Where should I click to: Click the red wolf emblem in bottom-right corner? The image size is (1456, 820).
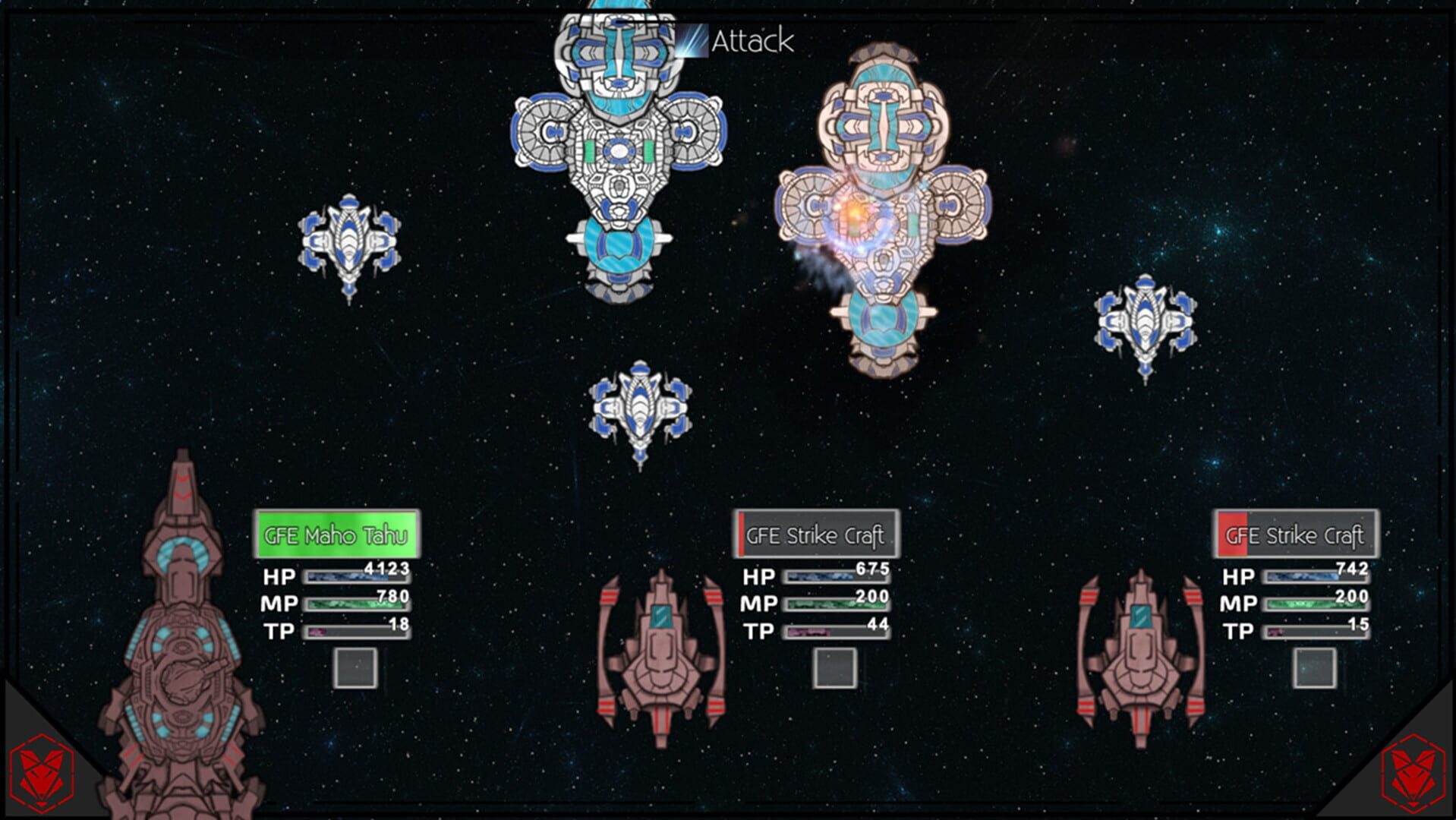1413,774
